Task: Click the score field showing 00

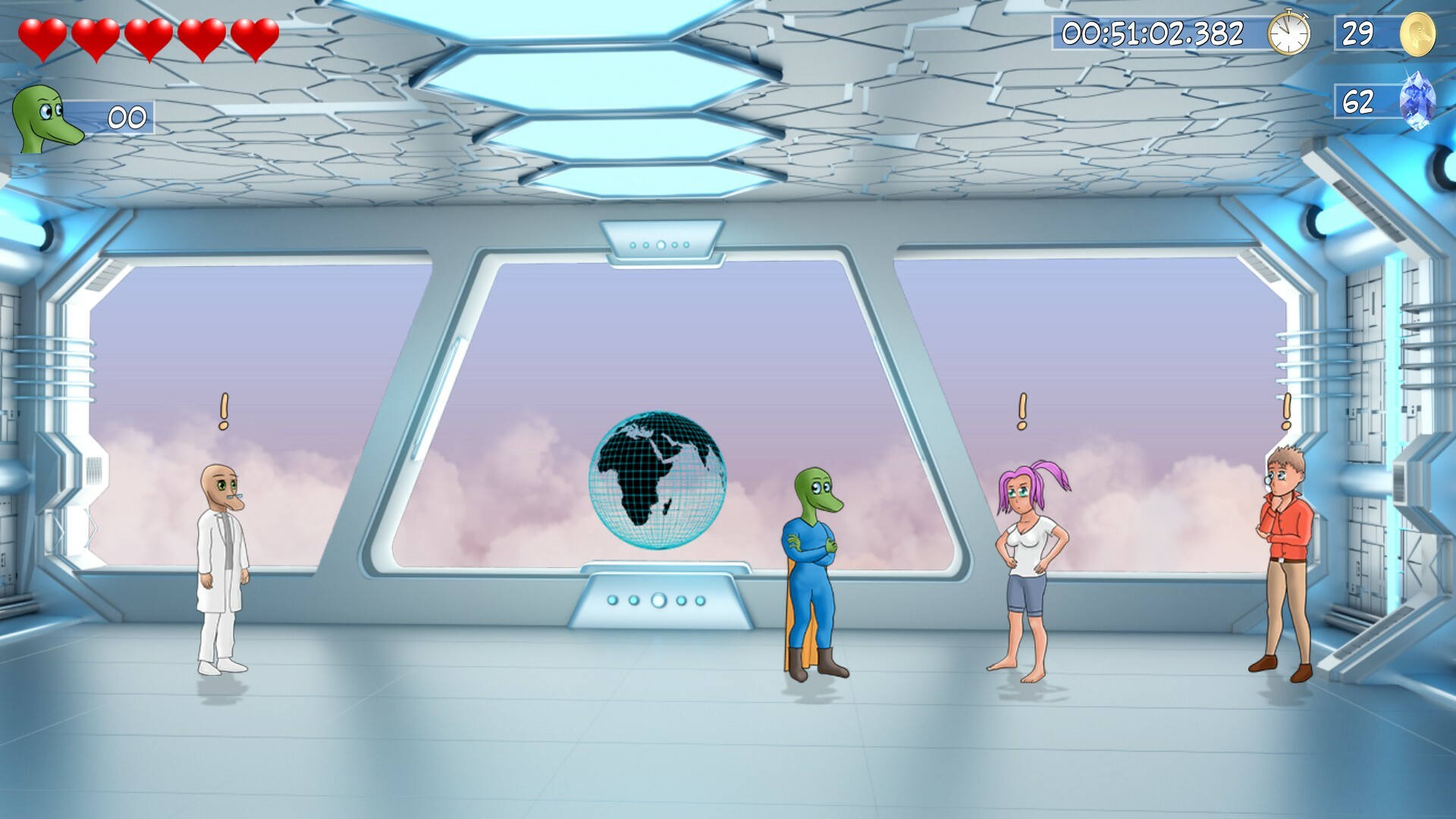Action: coord(129,118)
